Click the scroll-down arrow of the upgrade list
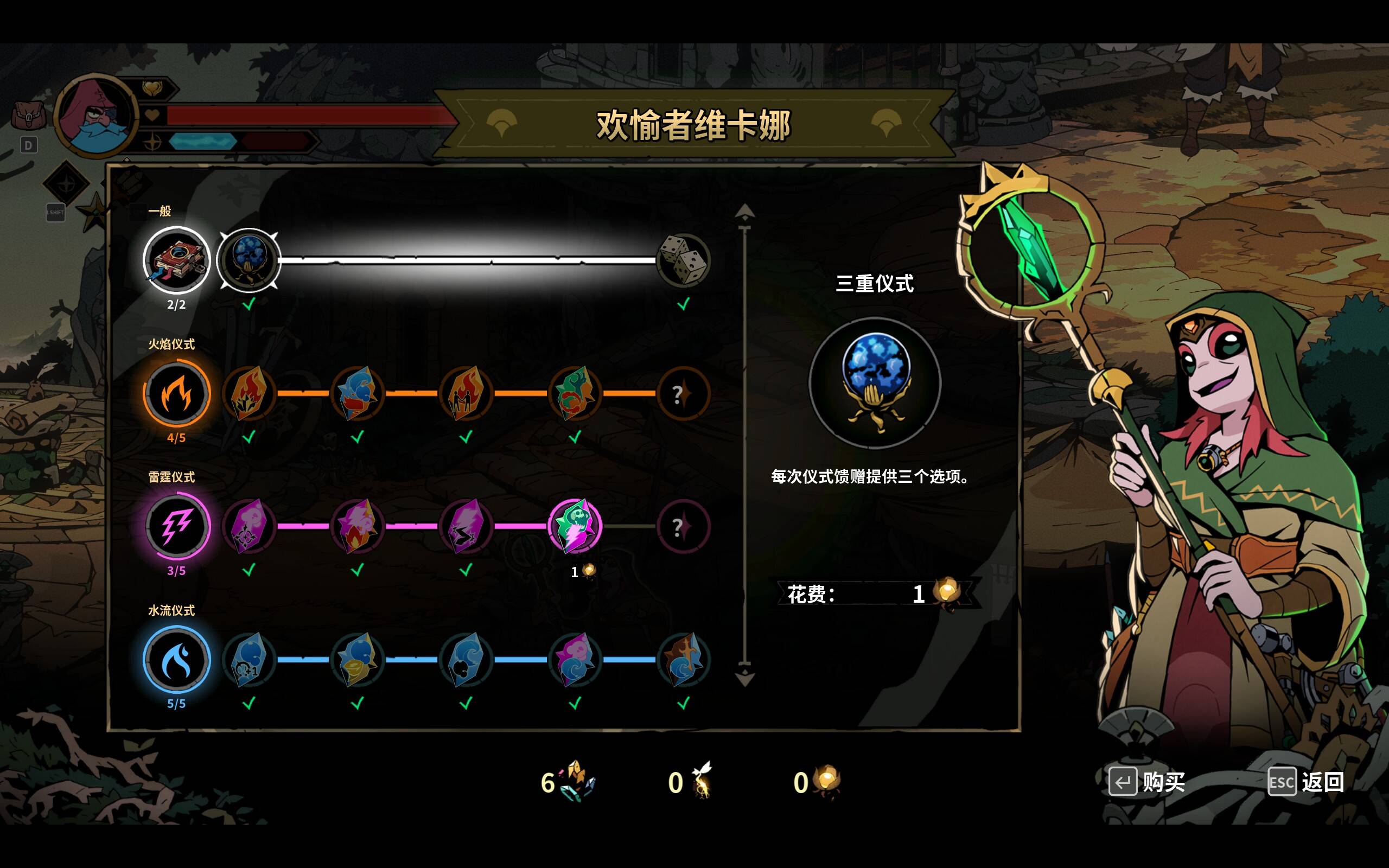This screenshot has height=868, width=1389. tap(744, 678)
